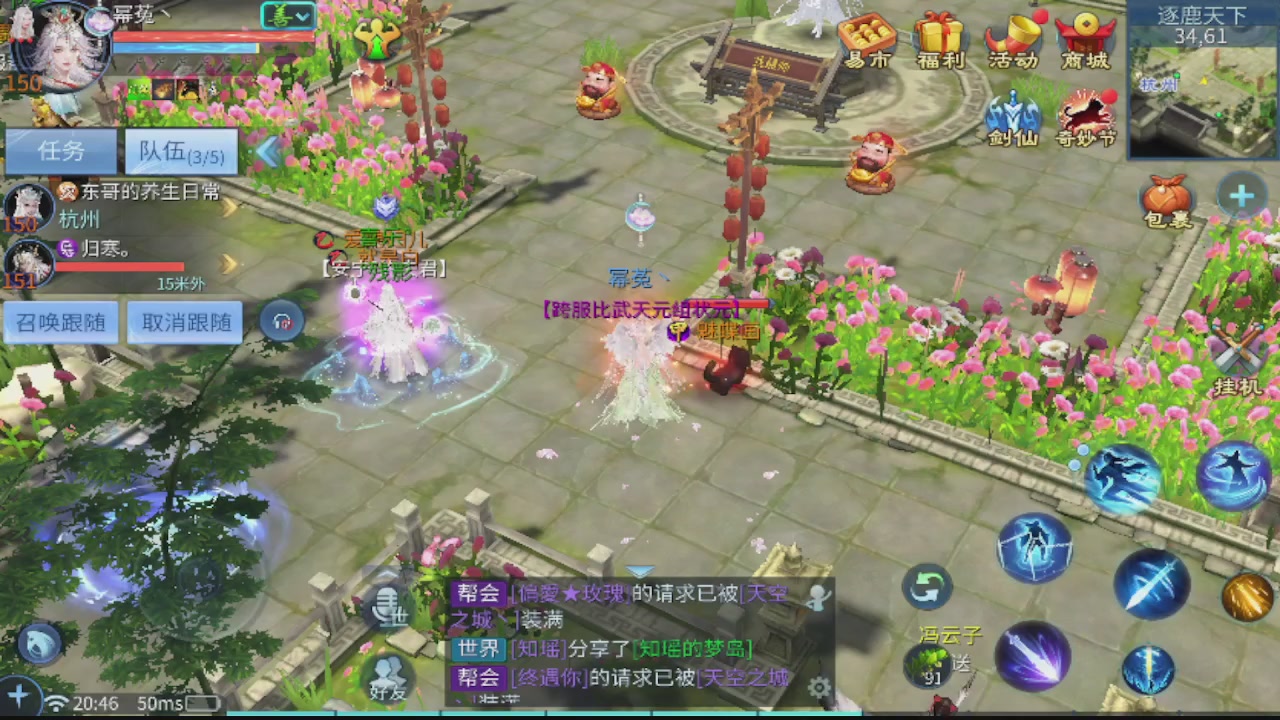Toggle the voice microphone in chat
The image size is (1280, 720).
(388, 603)
